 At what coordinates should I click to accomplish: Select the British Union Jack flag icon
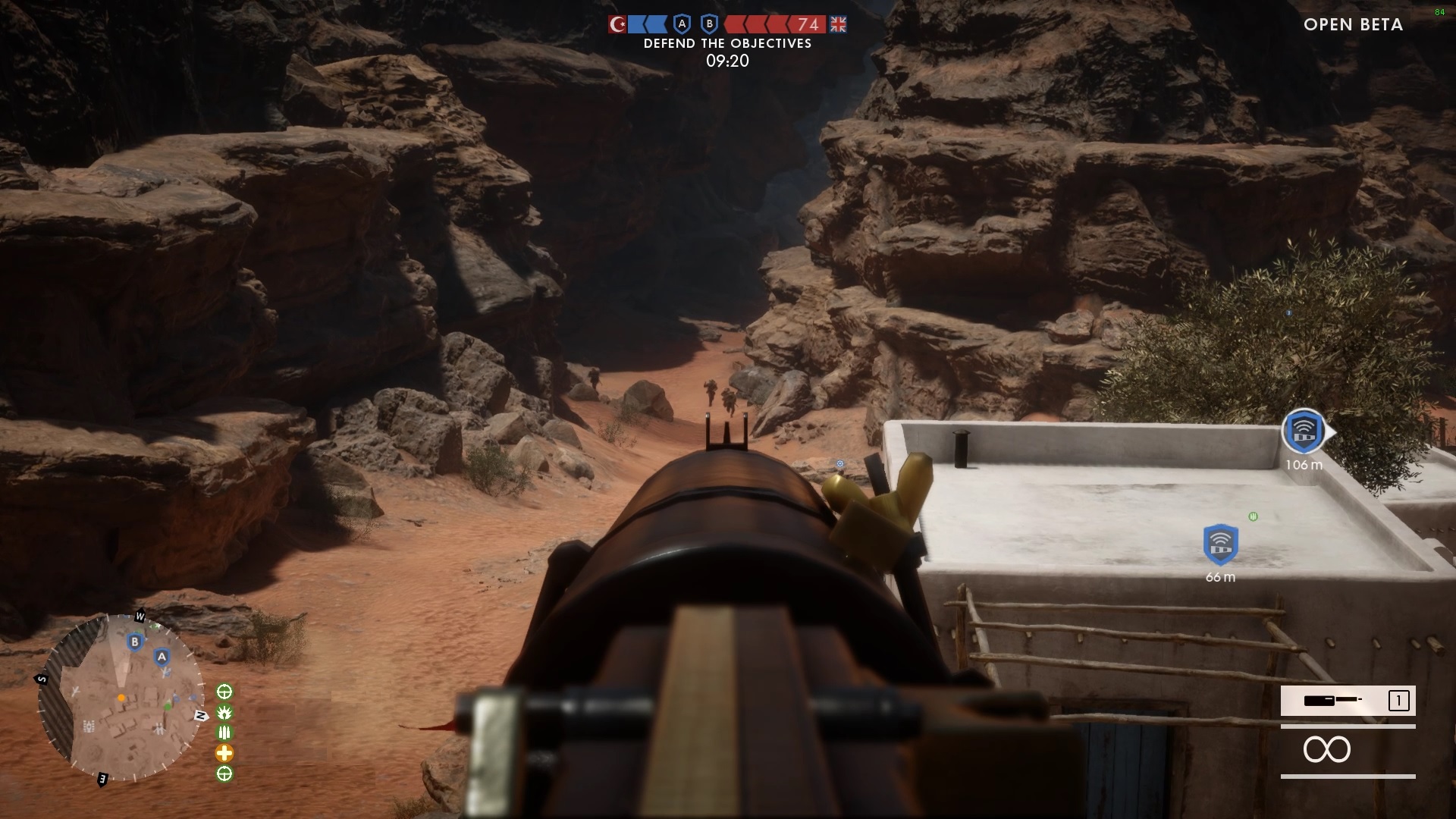click(x=838, y=24)
